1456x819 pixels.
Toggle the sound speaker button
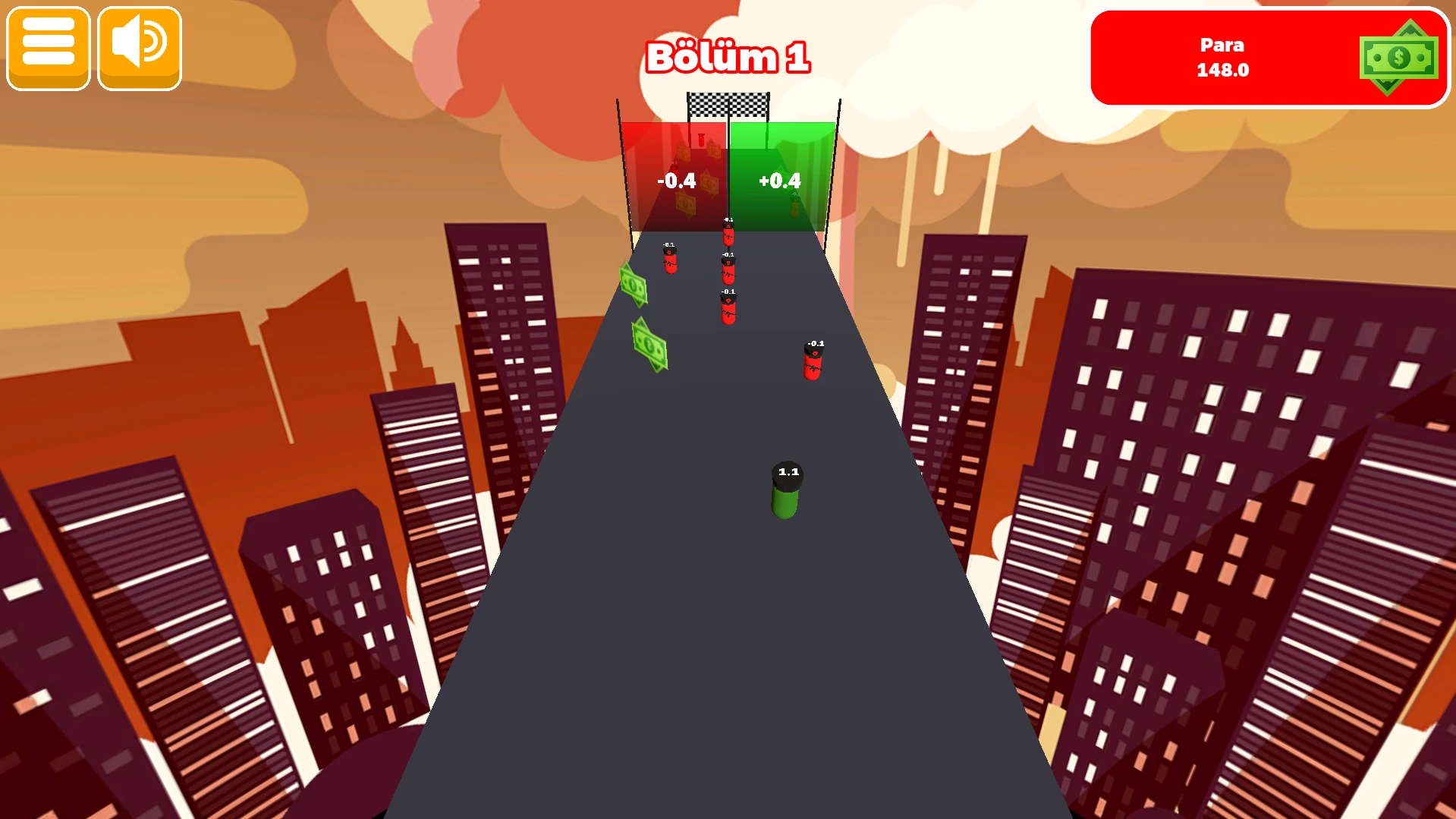pyautogui.click(x=140, y=49)
